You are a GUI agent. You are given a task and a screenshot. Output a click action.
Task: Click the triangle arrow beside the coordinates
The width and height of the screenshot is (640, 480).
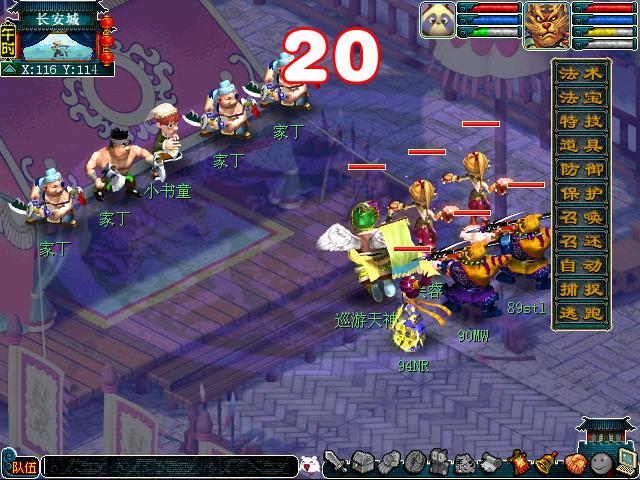click(10, 70)
